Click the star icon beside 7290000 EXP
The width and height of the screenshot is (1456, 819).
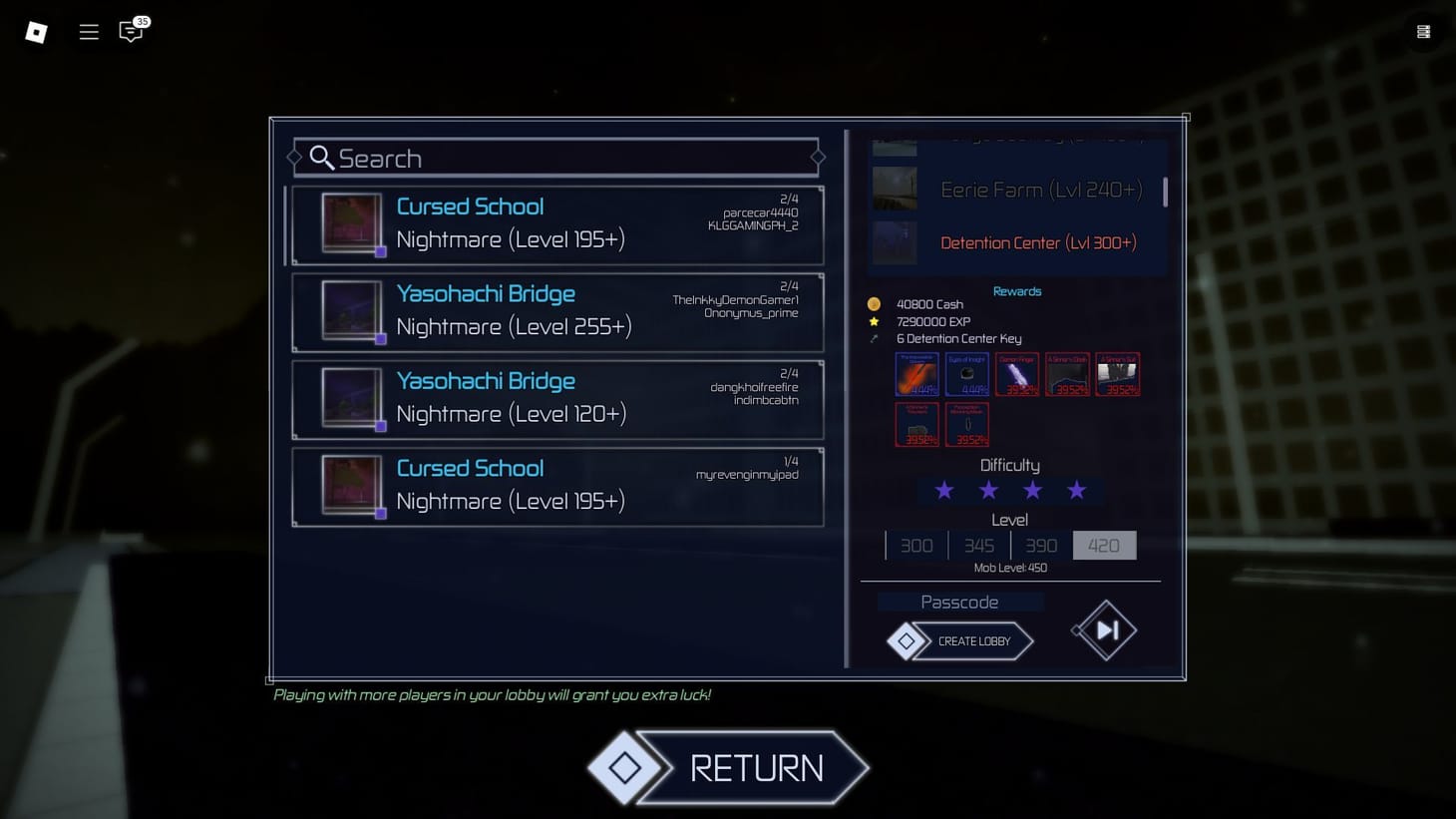click(874, 321)
